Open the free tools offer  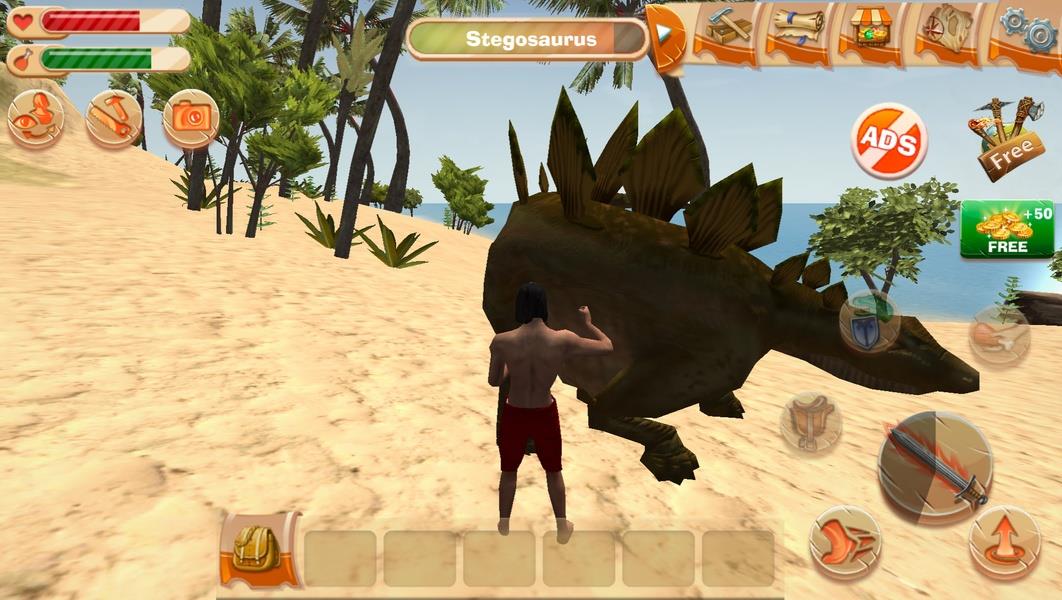[x=1004, y=138]
